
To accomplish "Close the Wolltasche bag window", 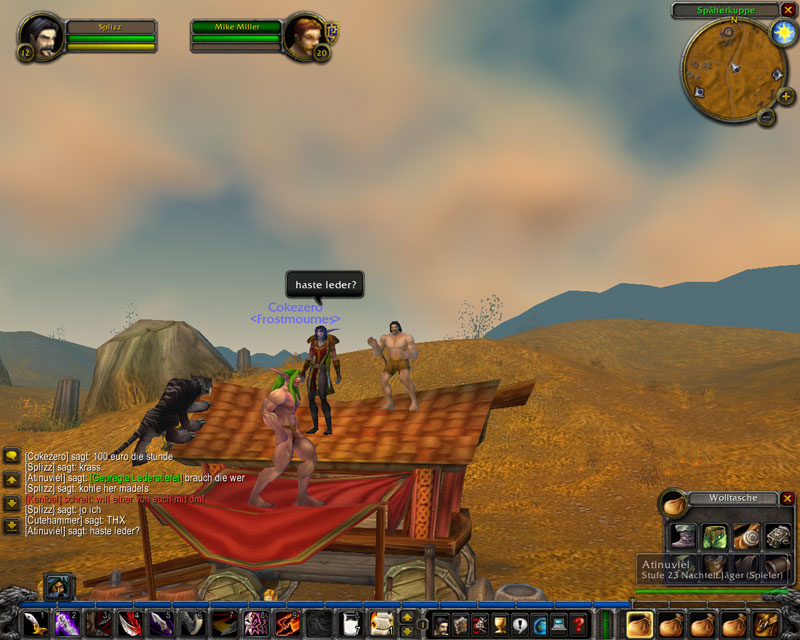I will [787, 498].
